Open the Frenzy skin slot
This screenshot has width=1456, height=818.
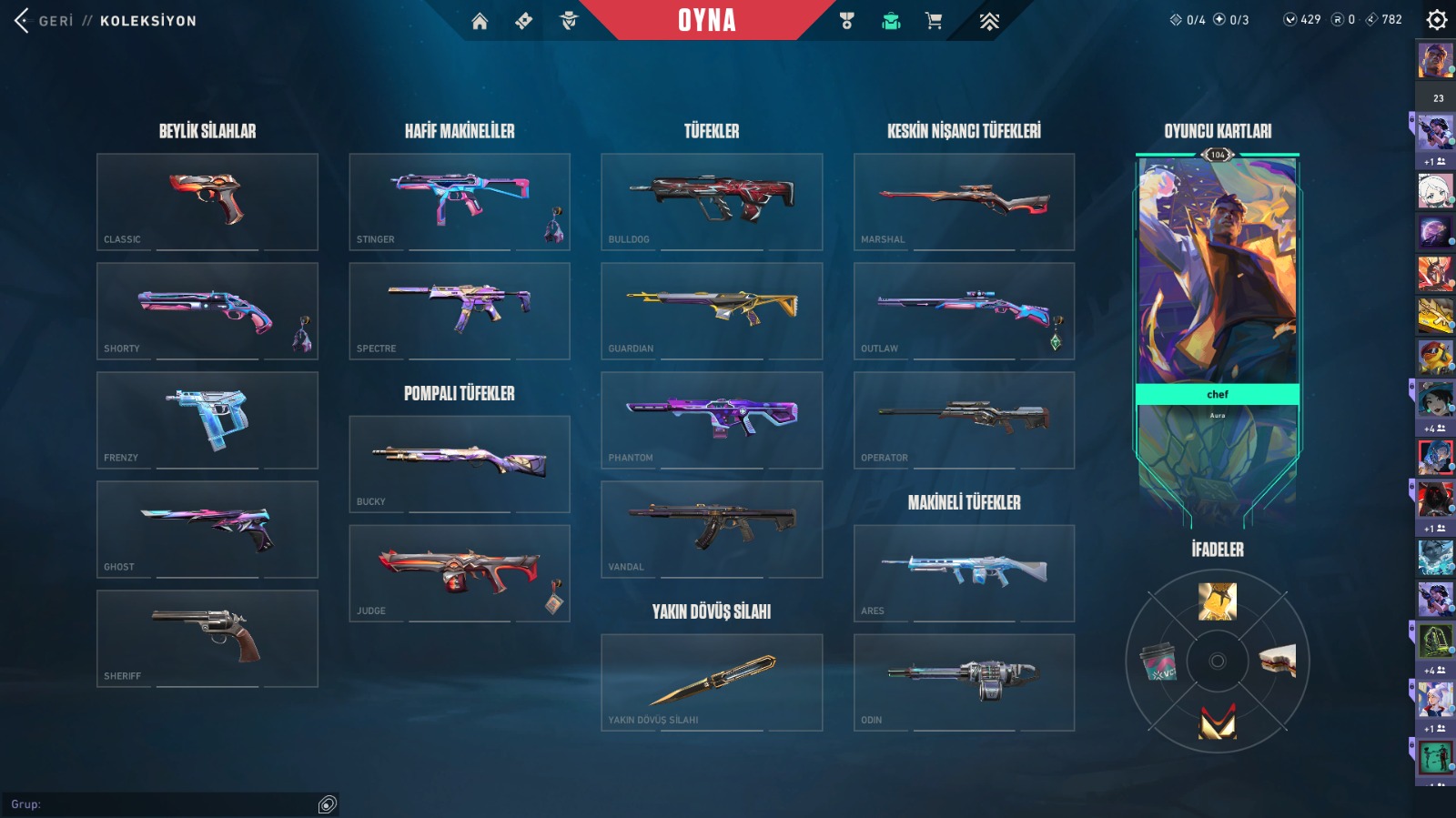(207, 419)
